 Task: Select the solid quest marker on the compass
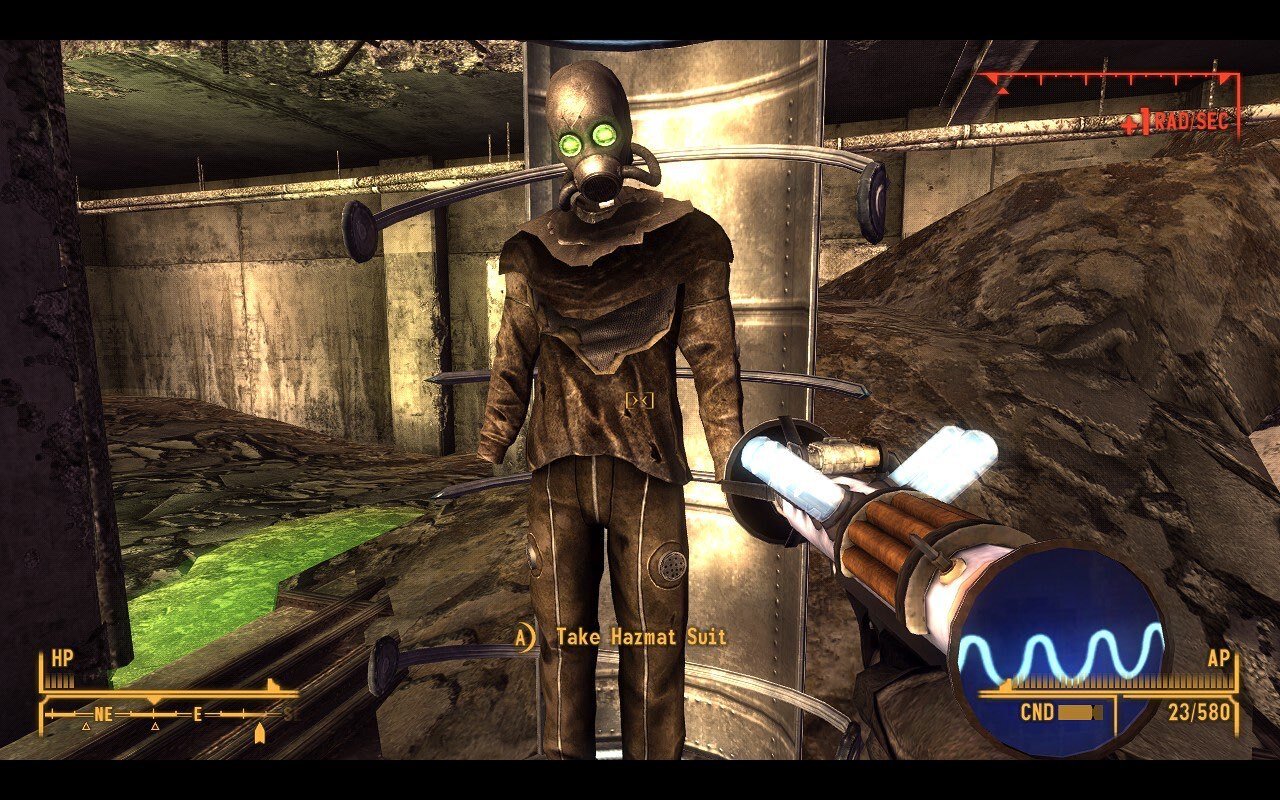[260, 734]
